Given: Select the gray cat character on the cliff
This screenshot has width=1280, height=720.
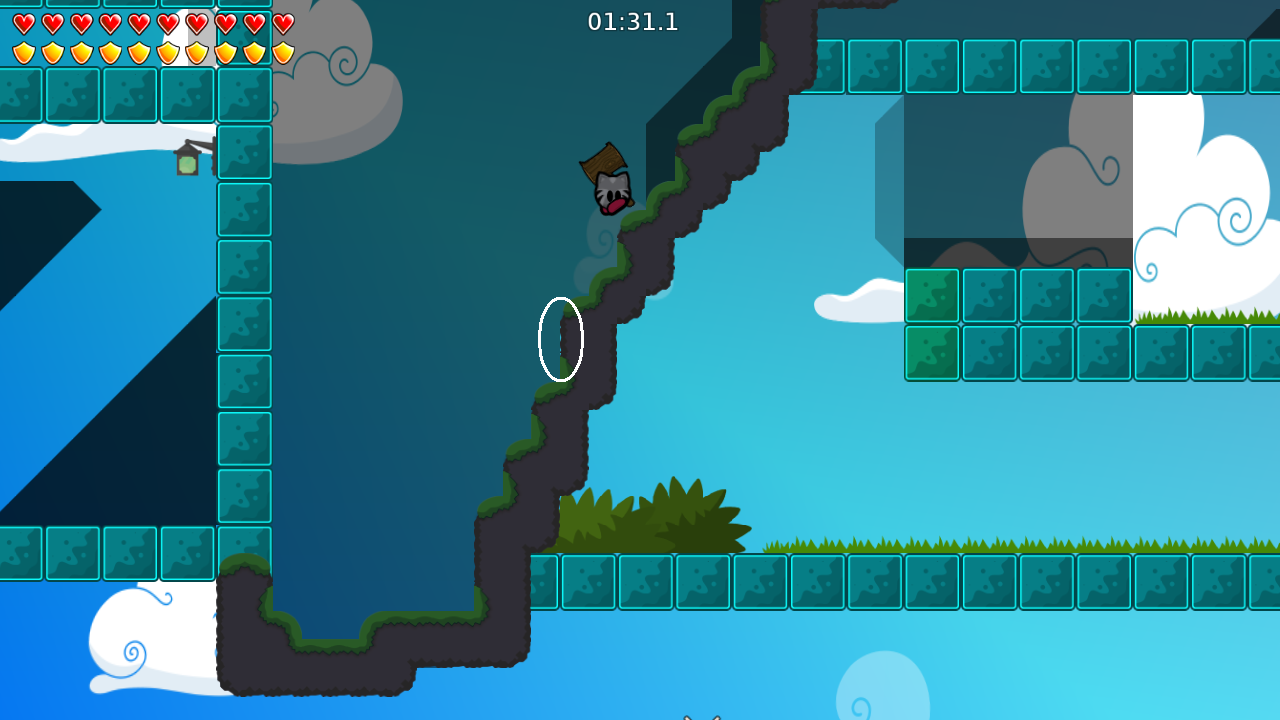Looking at the screenshot, I should [611, 190].
